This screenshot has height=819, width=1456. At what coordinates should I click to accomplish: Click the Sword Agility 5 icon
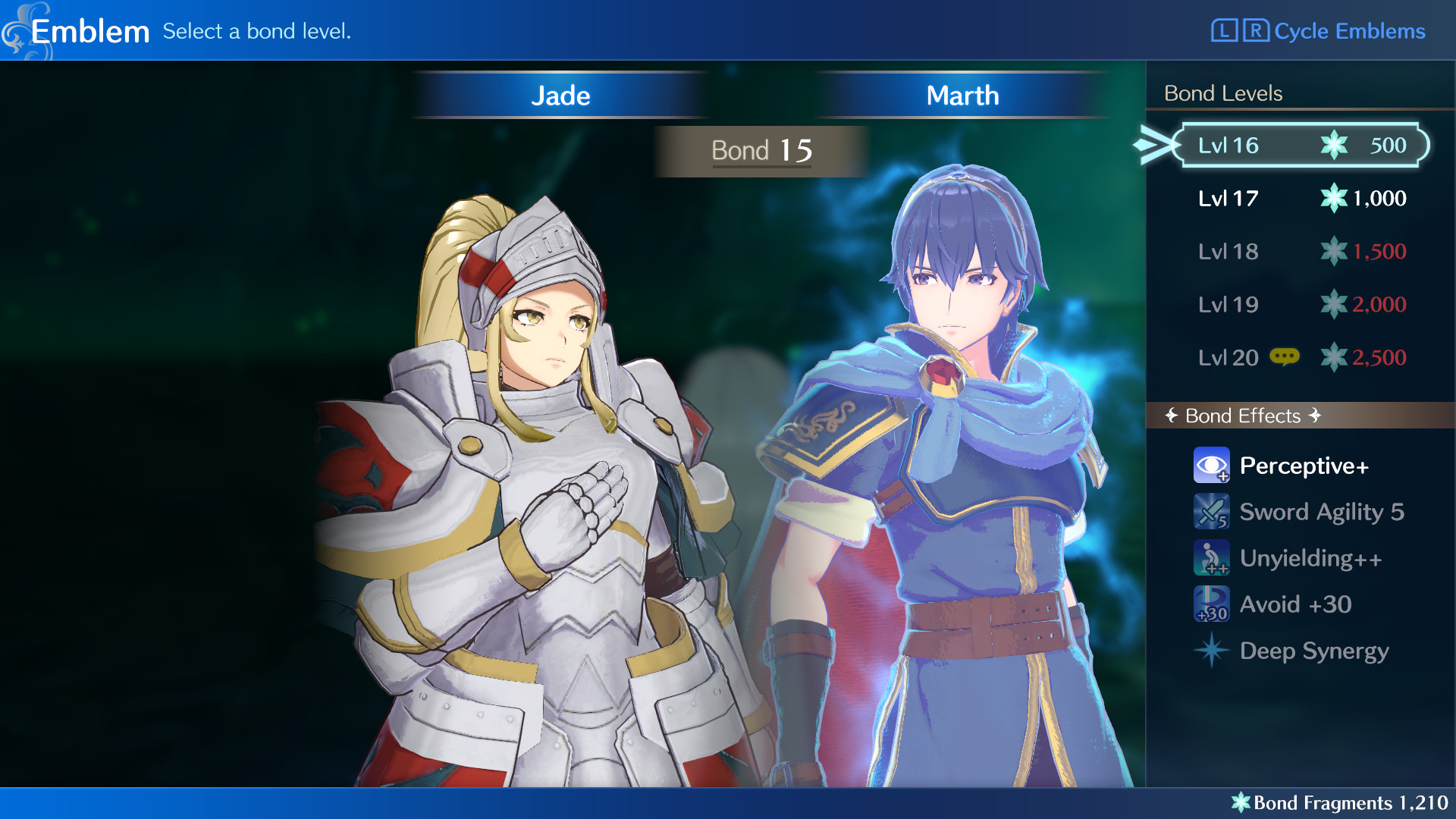click(x=1211, y=512)
